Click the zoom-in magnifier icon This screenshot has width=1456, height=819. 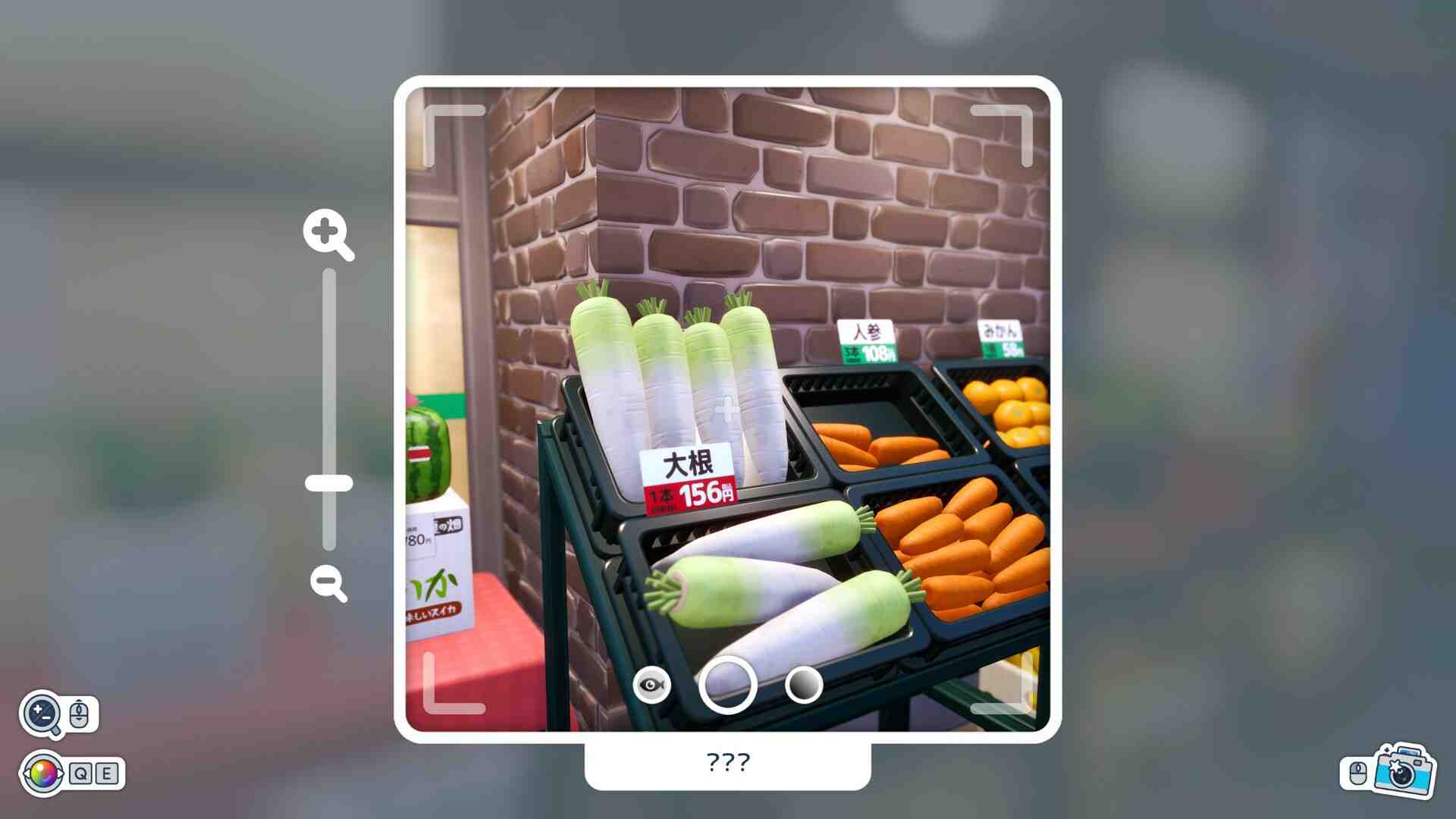pos(327,233)
